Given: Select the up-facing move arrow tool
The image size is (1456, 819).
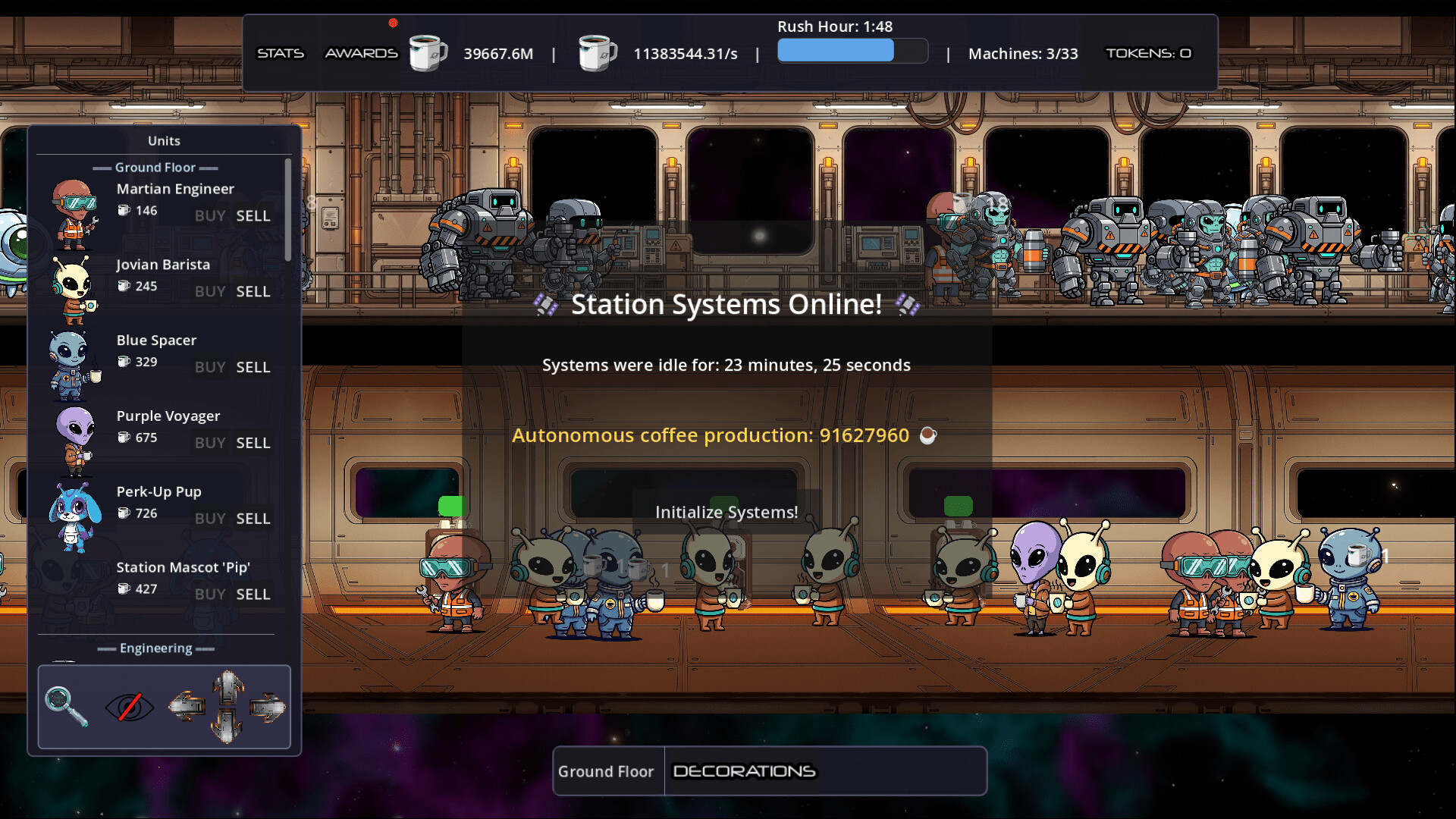Looking at the screenshot, I should point(226,684).
